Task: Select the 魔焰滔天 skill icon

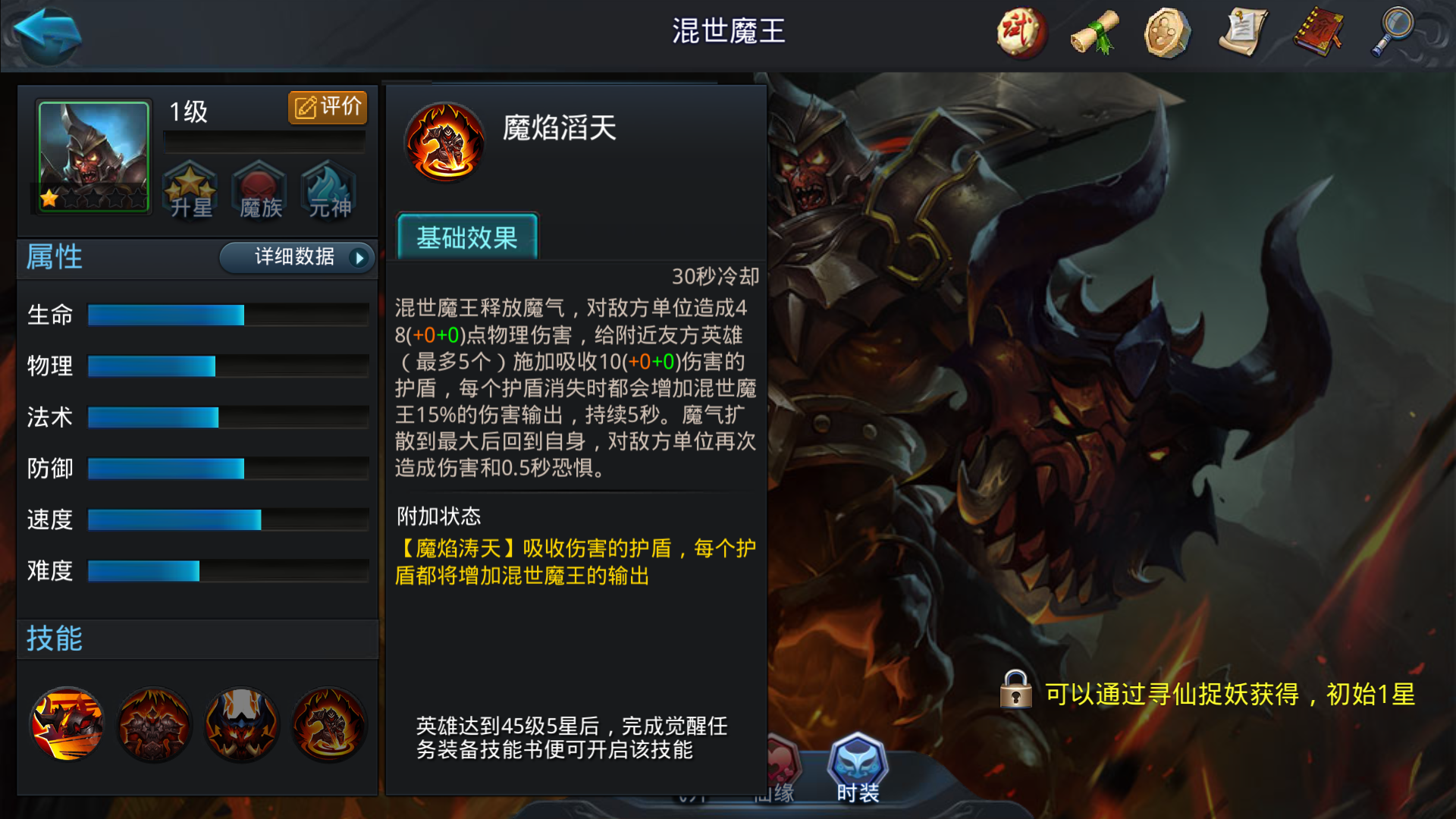Action: point(444,141)
